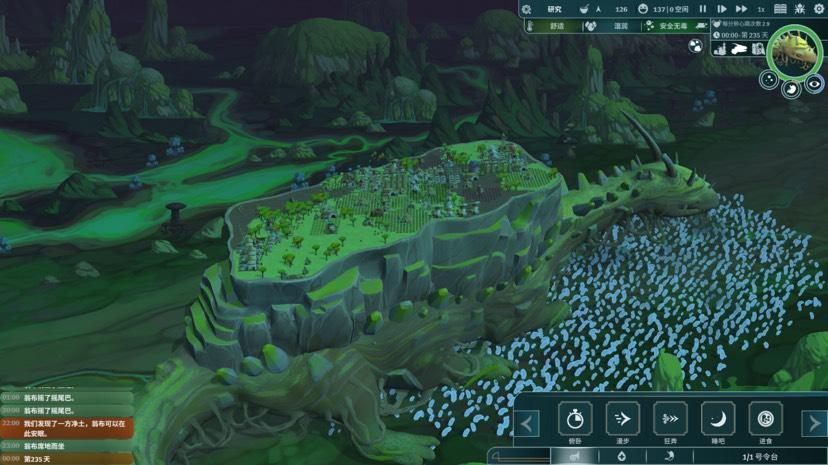
Task: Activate fast-forward game speed
Action: [741, 9]
